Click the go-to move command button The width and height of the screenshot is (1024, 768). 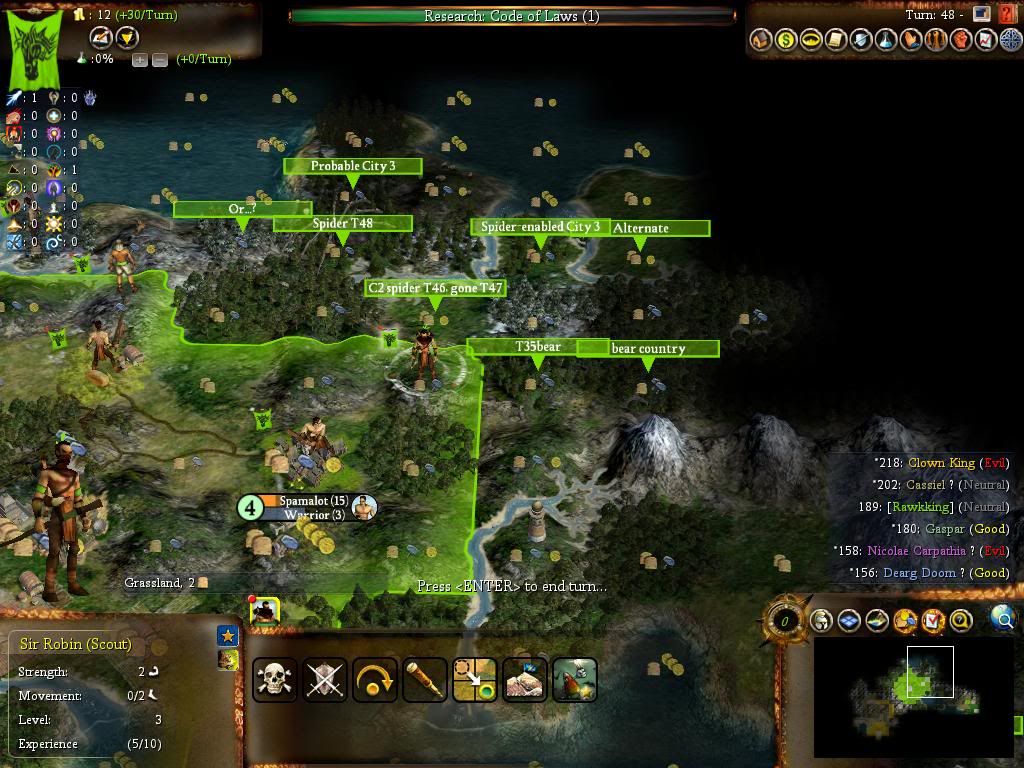[475, 680]
